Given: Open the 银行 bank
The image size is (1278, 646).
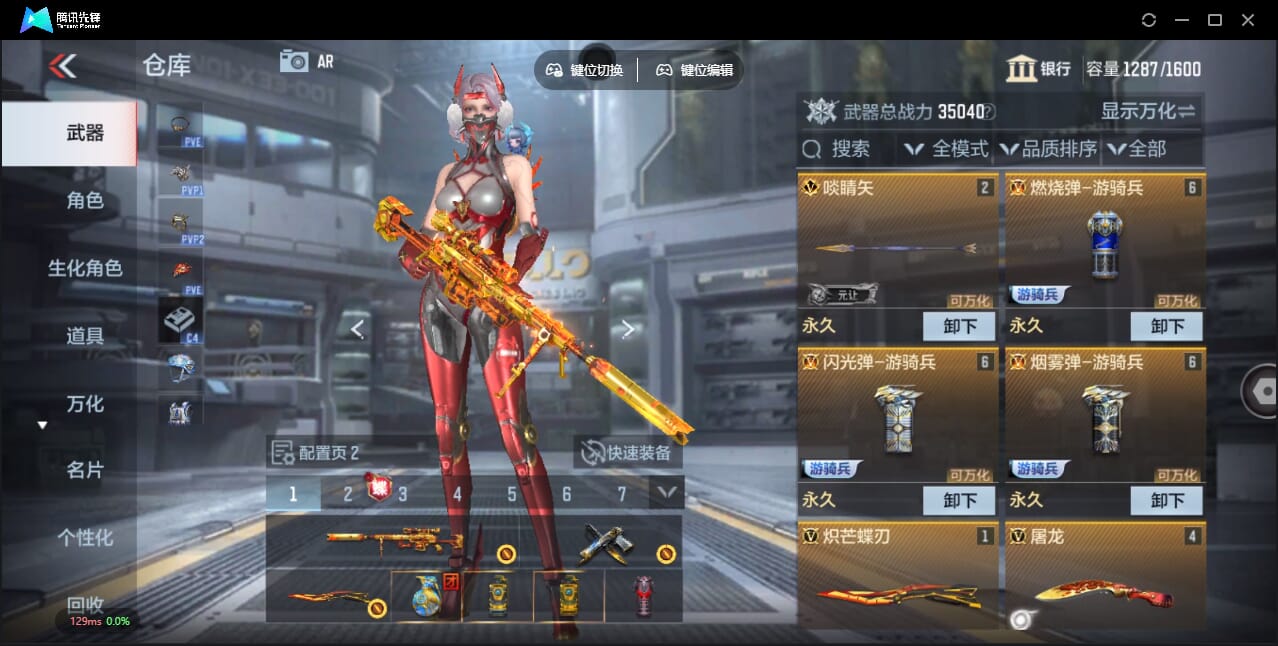Looking at the screenshot, I should [1039, 69].
